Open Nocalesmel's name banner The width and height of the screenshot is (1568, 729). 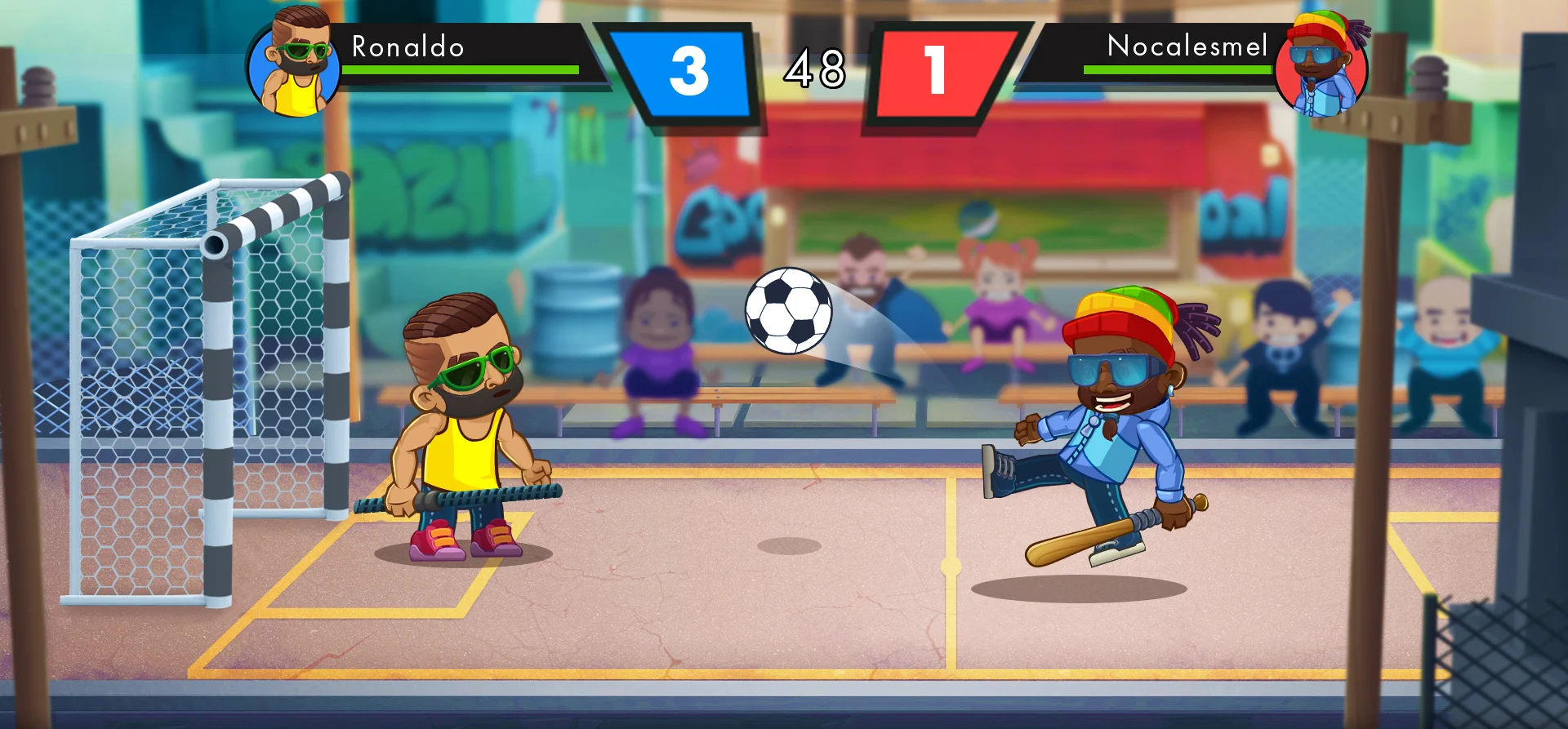point(1186,46)
